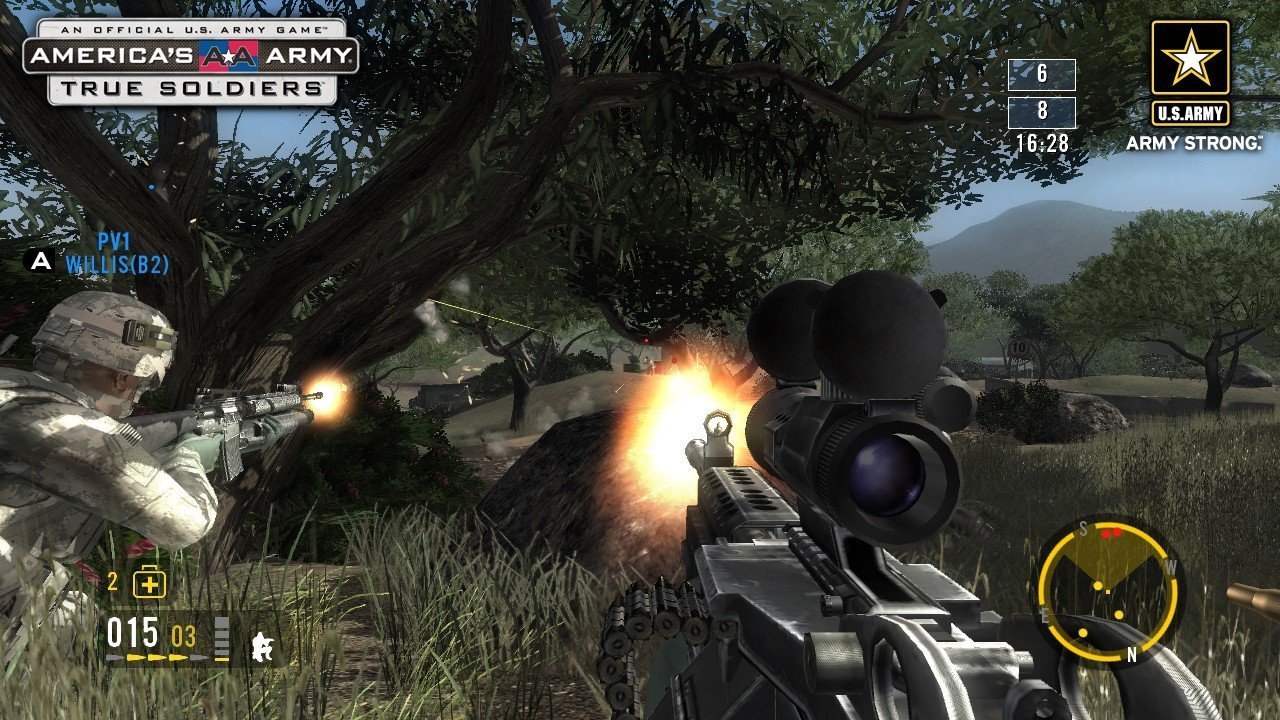Toggle the compass minimap display
The width and height of the screenshot is (1280, 720).
(x=1108, y=590)
